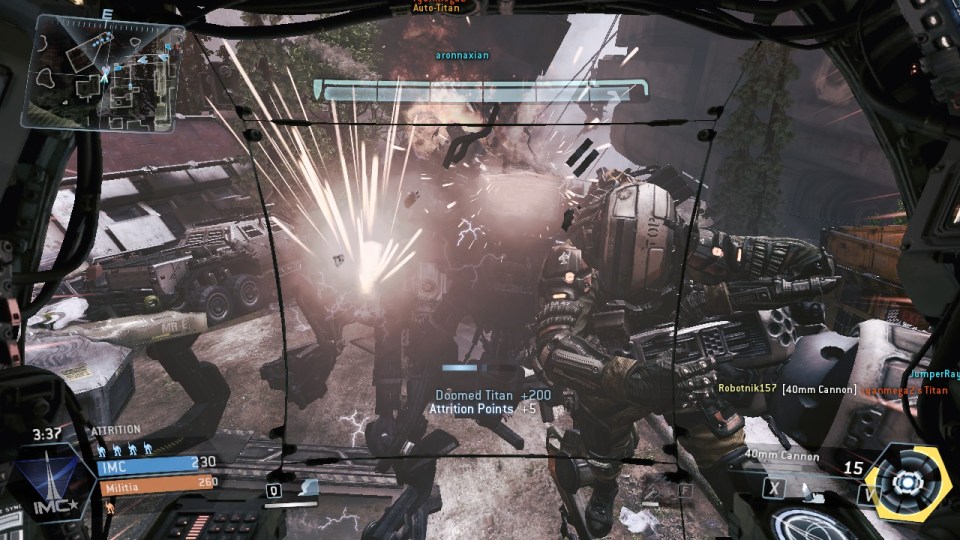The image size is (960, 540).
Task: Open the minimap radar display
Action: pyautogui.click(x=102, y=75)
